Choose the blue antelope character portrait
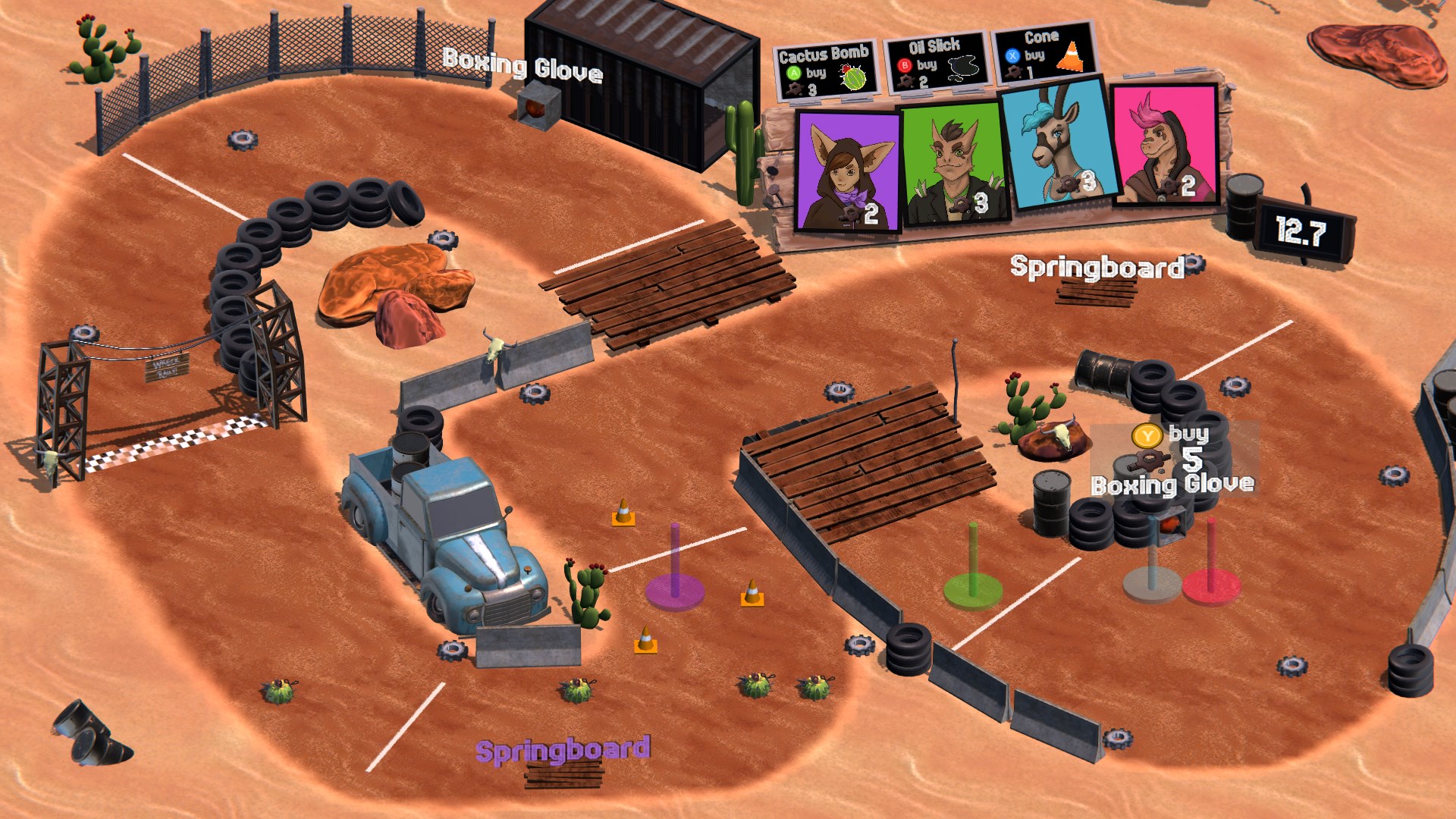The image size is (1456, 819). 1059,146
